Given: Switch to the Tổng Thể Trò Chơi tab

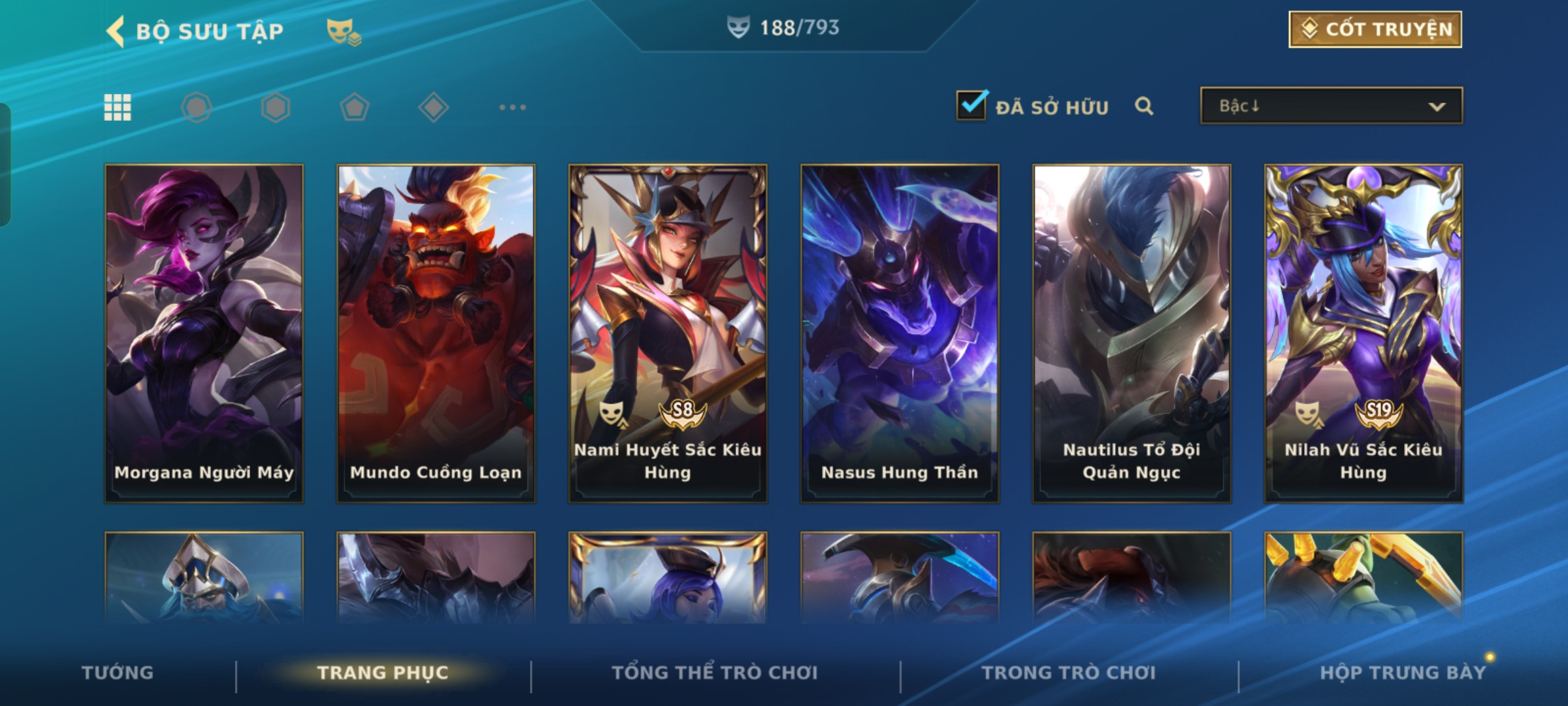Looking at the screenshot, I should click(x=715, y=673).
